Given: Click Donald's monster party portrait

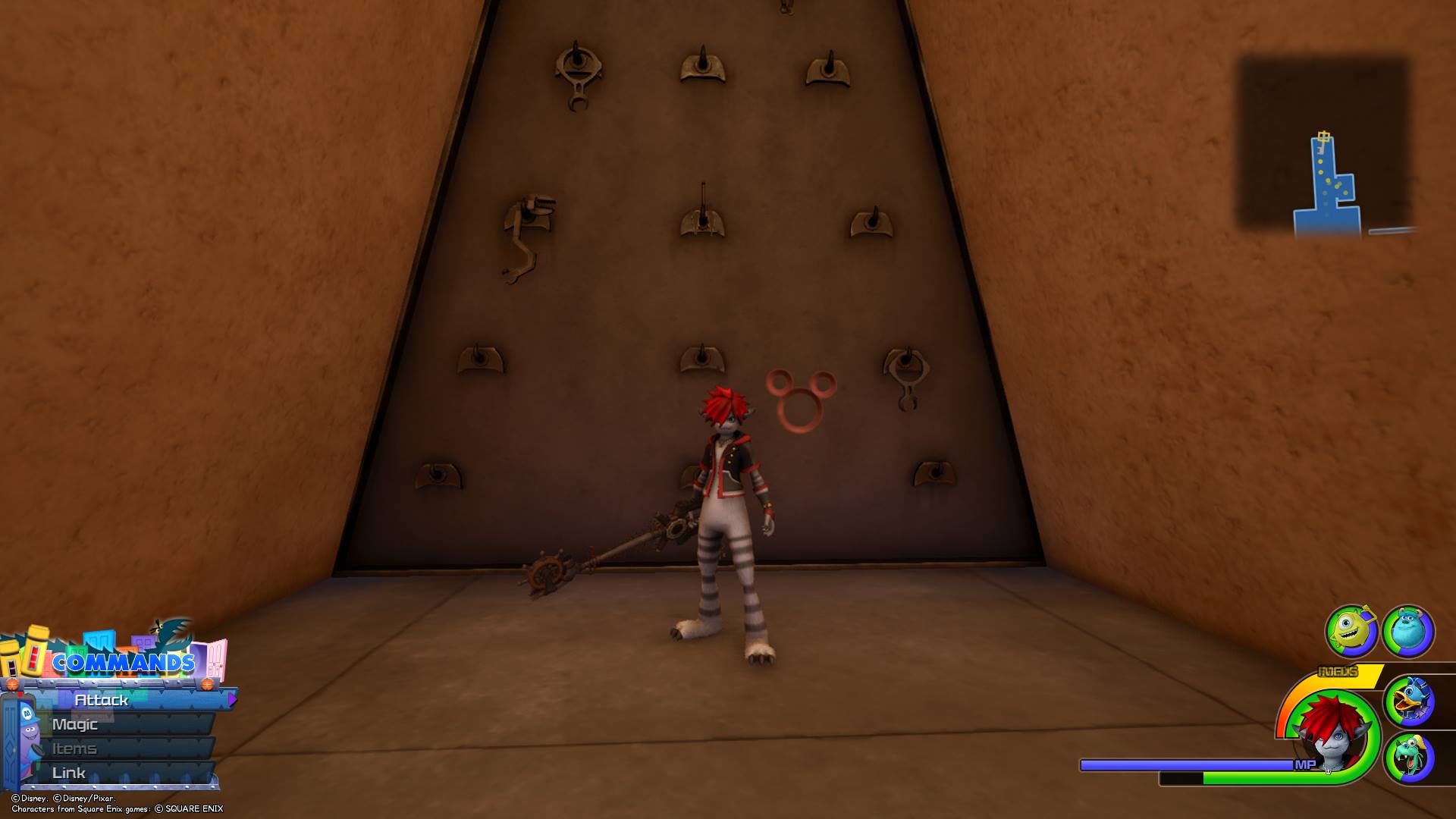Looking at the screenshot, I should click(1408, 701).
